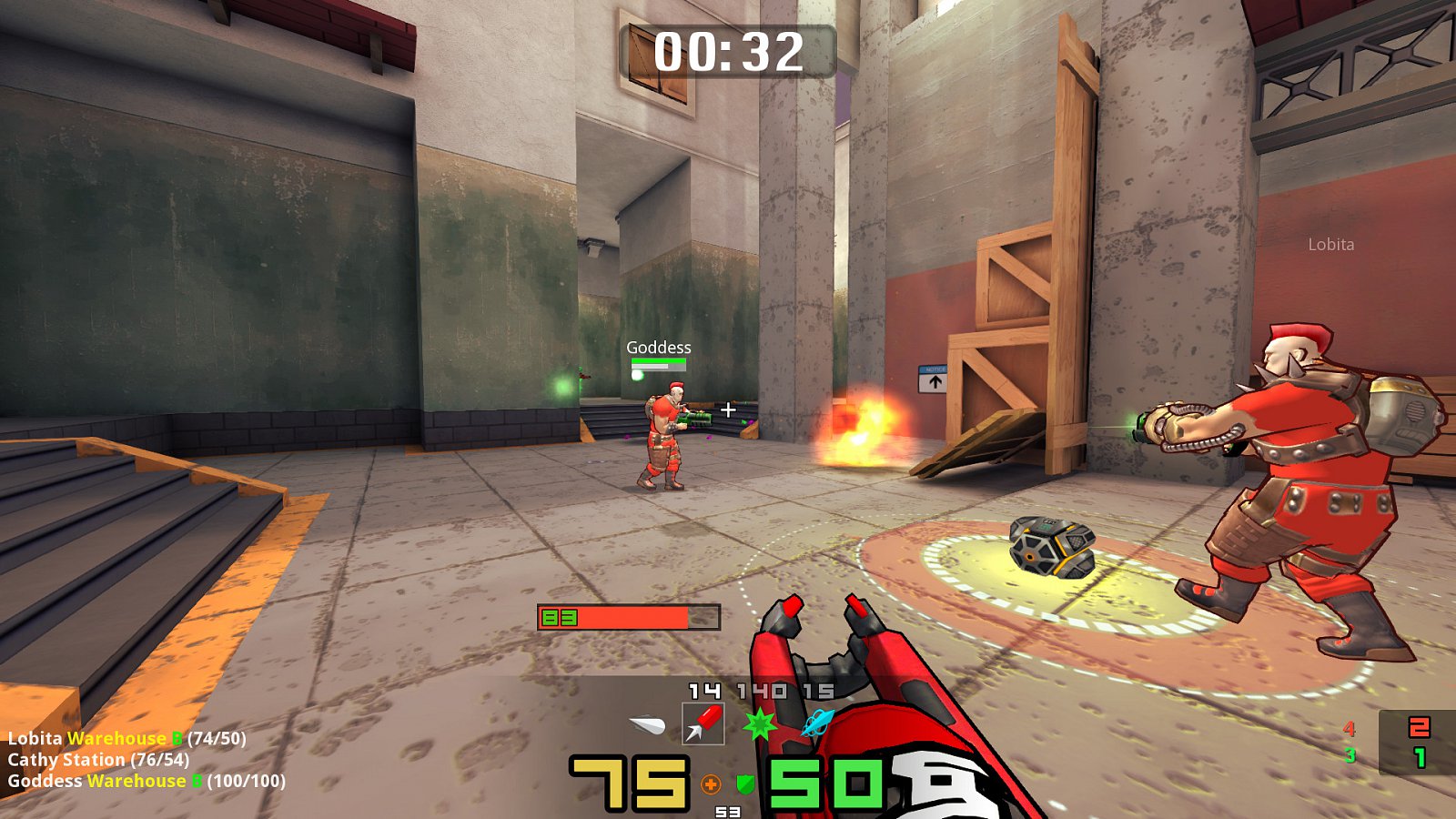The height and width of the screenshot is (819, 1456).
Task: Click Goddess's green health bar
Action: (x=657, y=360)
